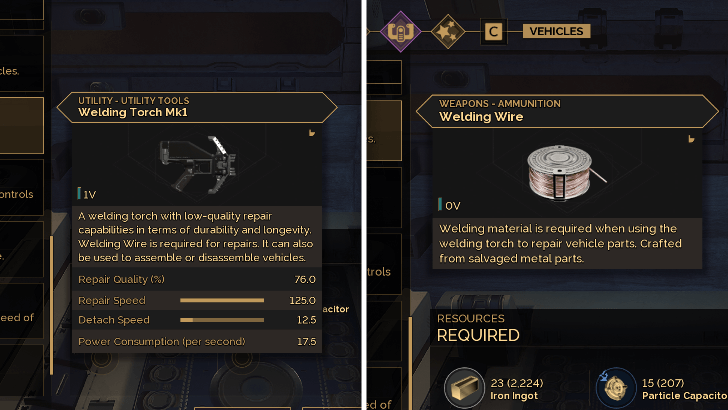The width and height of the screenshot is (728, 410).
Task: Select the highlighted hexagon category tab
Action: click(x=401, y=31)
